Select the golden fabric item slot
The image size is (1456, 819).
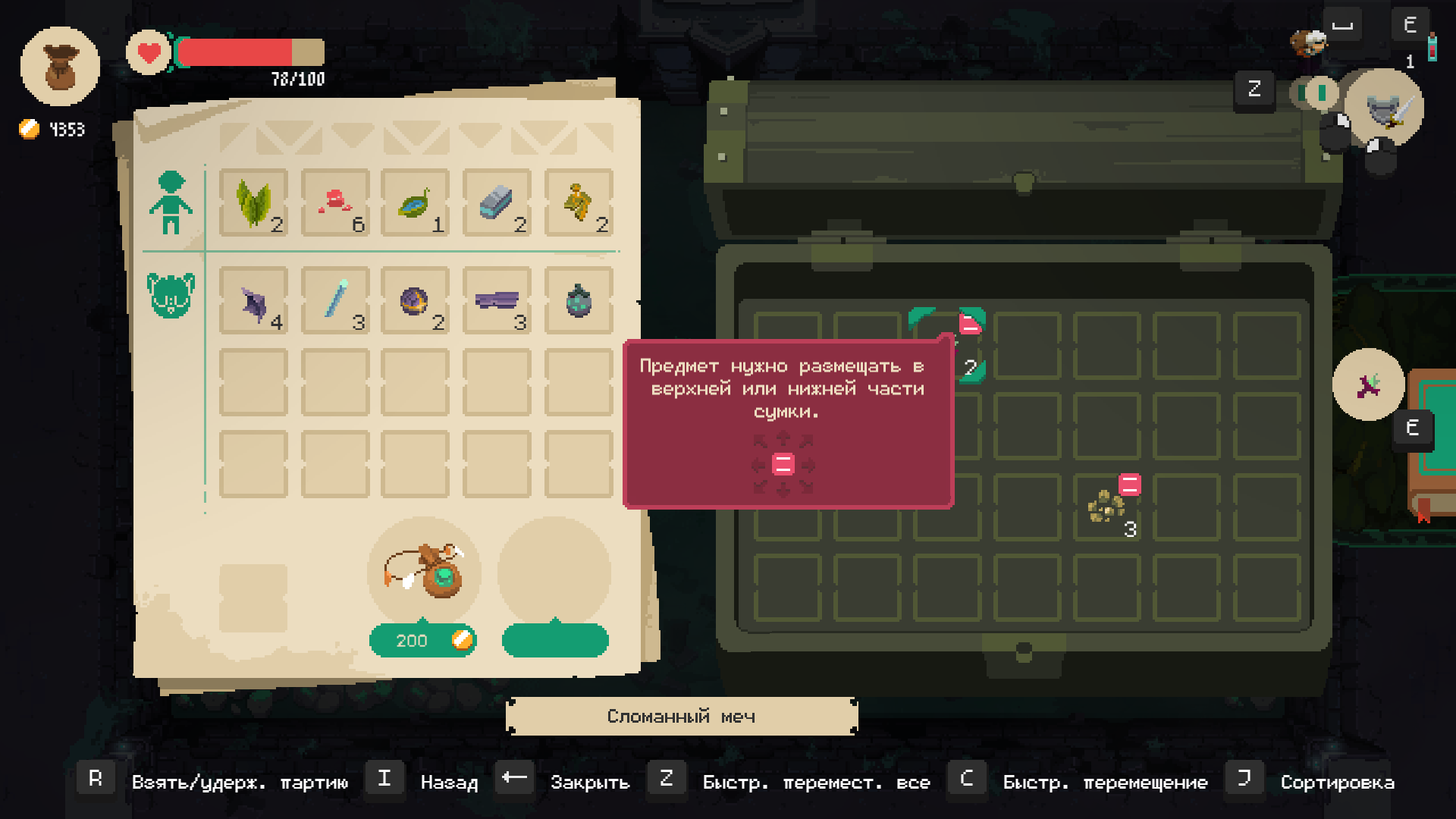coord(579,202)
